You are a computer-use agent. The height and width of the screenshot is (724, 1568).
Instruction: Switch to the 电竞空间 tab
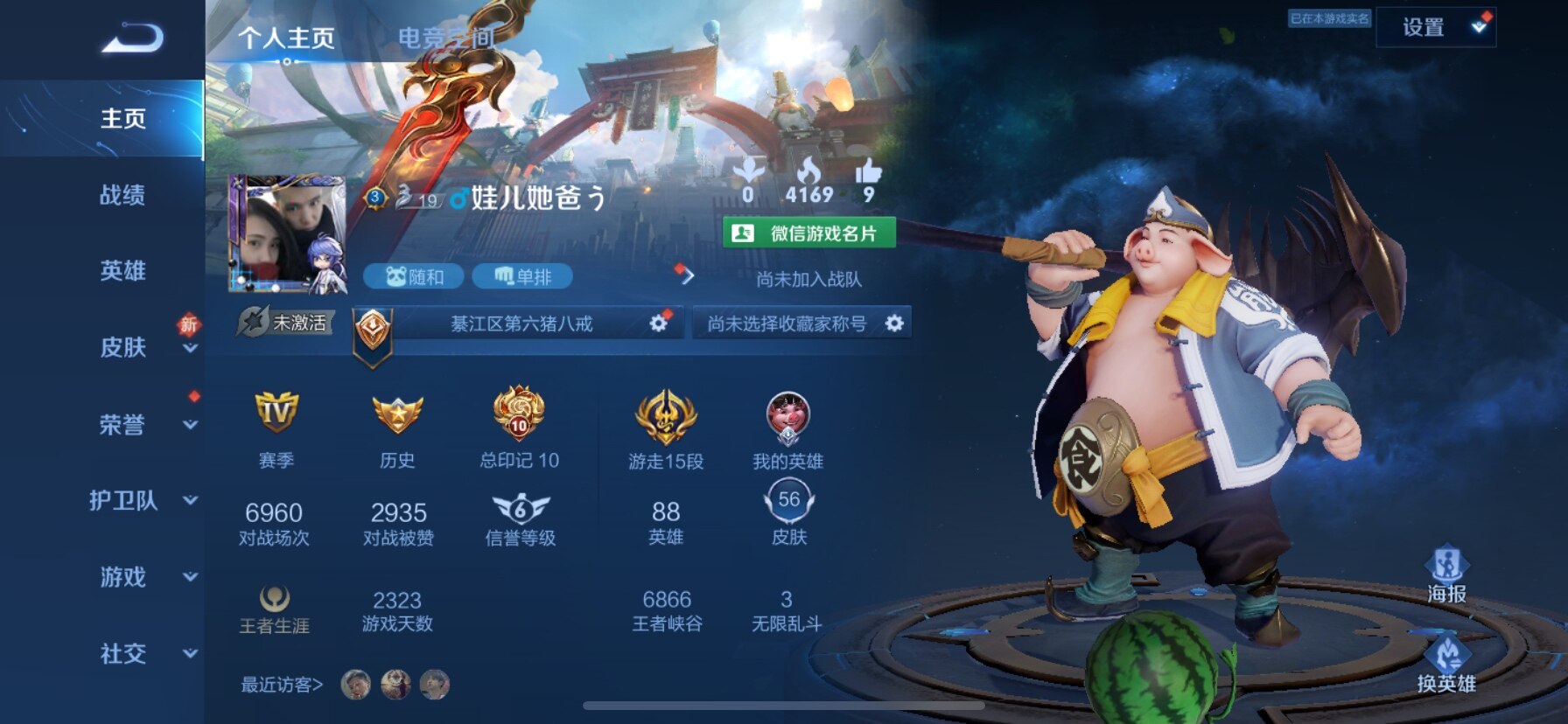pyautogui.click(x=446, y=38)
